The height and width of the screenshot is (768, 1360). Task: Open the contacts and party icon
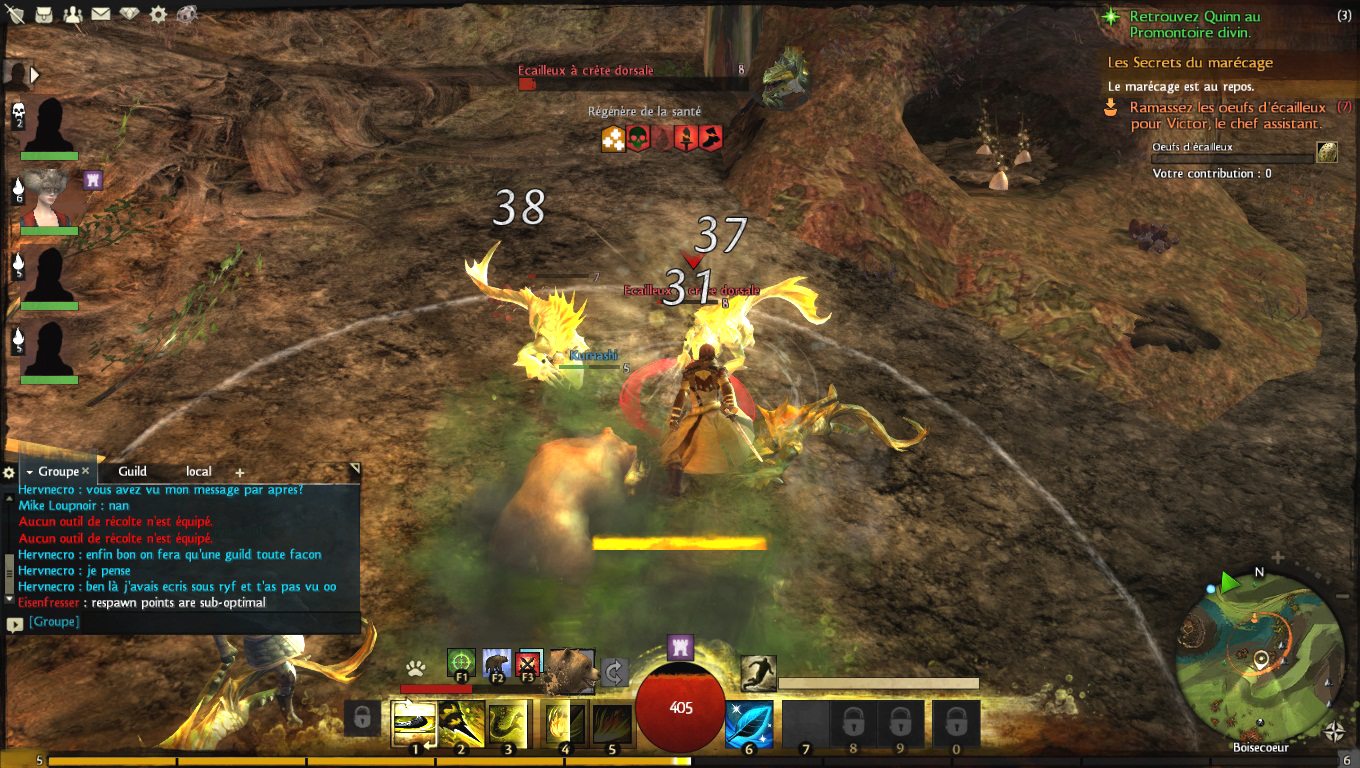(73, 15)
